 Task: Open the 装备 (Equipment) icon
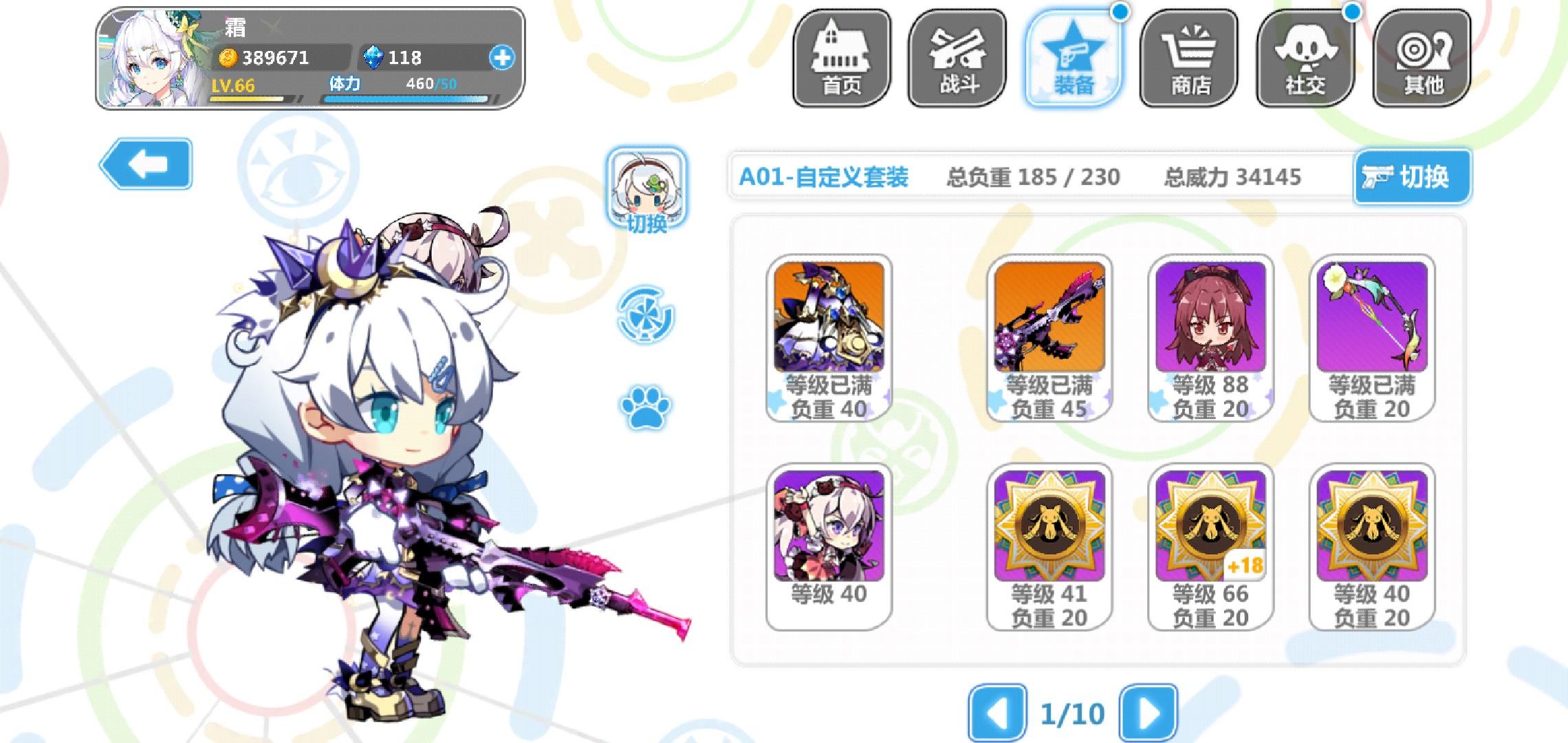click(x=1074, y=55)
